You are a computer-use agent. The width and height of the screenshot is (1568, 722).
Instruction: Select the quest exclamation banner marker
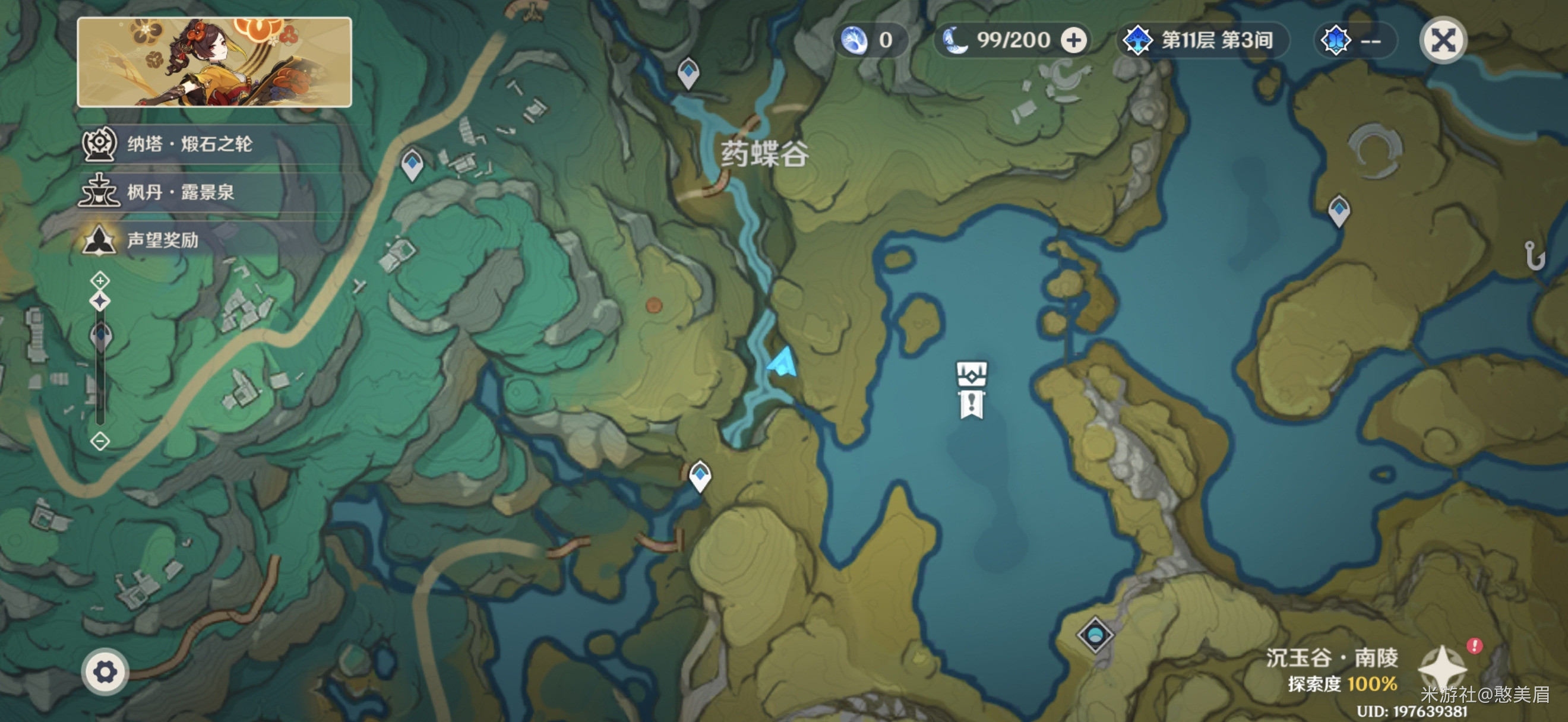[x=972, y=404]
